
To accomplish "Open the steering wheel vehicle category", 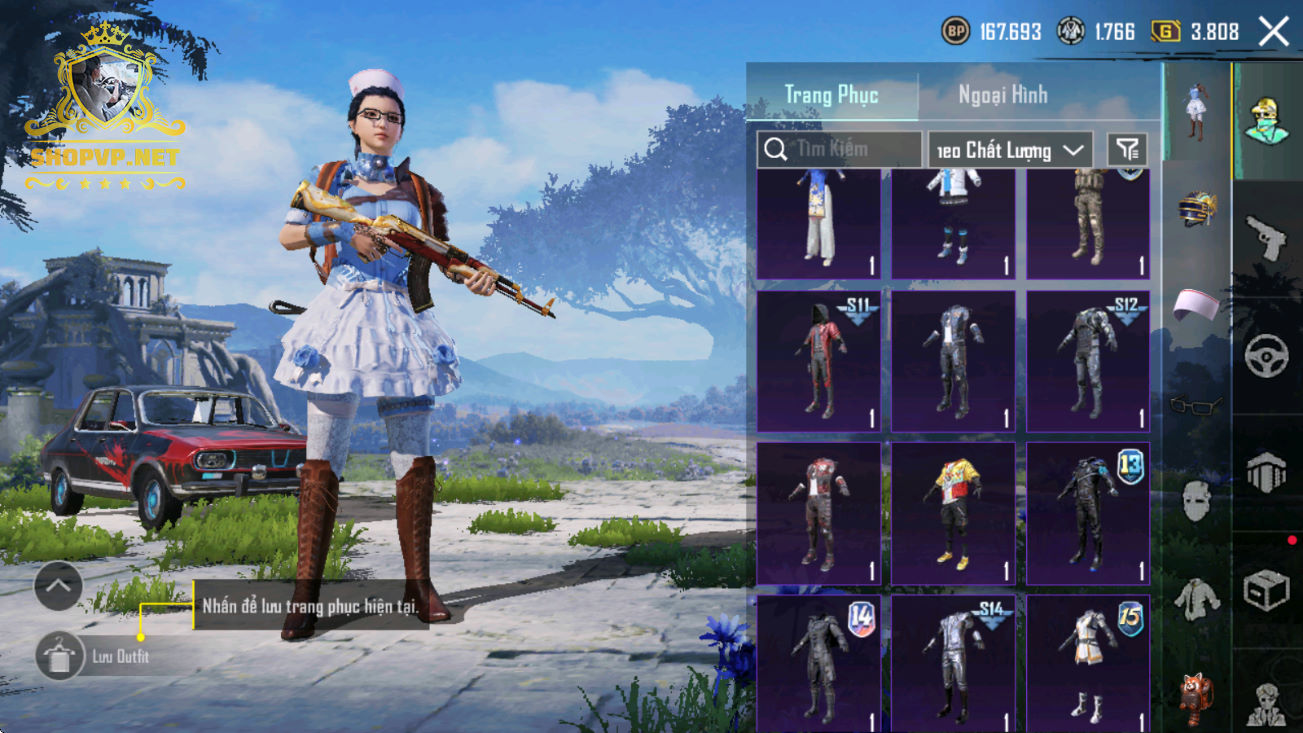I will point(1266,354).
